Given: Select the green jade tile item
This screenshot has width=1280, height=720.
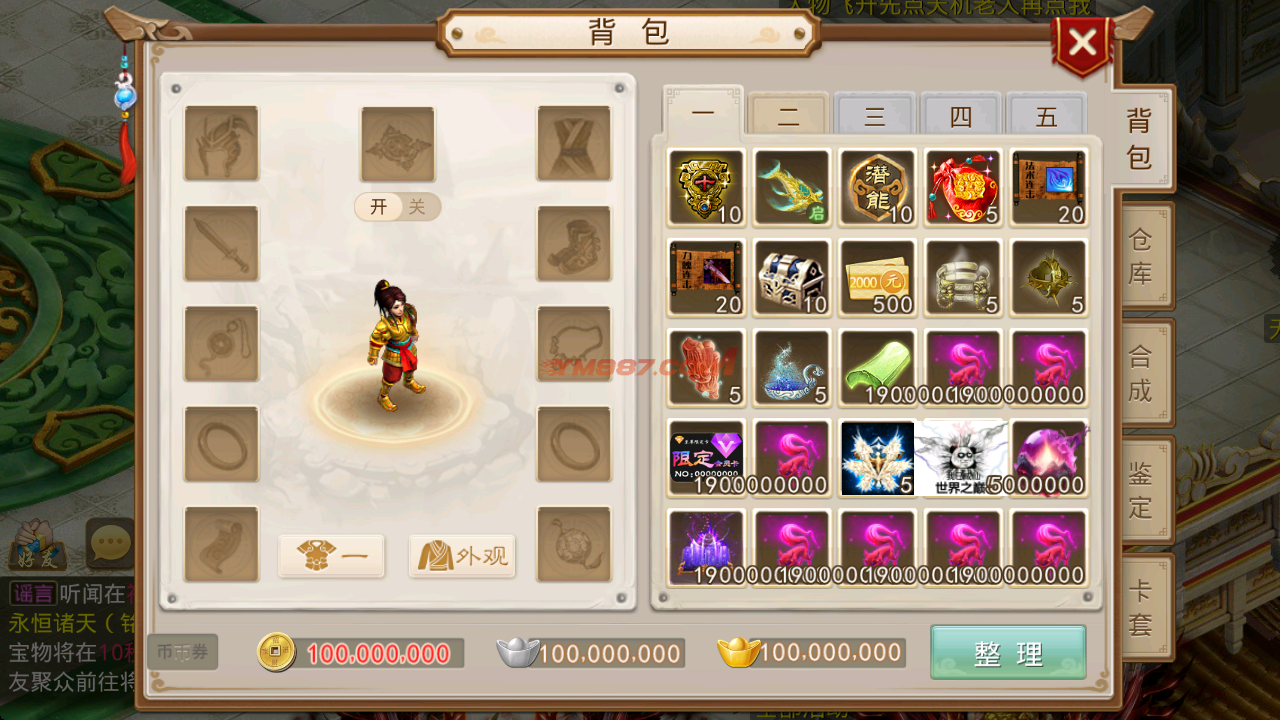Looking at the screenshot, I should pyautogui.click(x=877, y=367).
